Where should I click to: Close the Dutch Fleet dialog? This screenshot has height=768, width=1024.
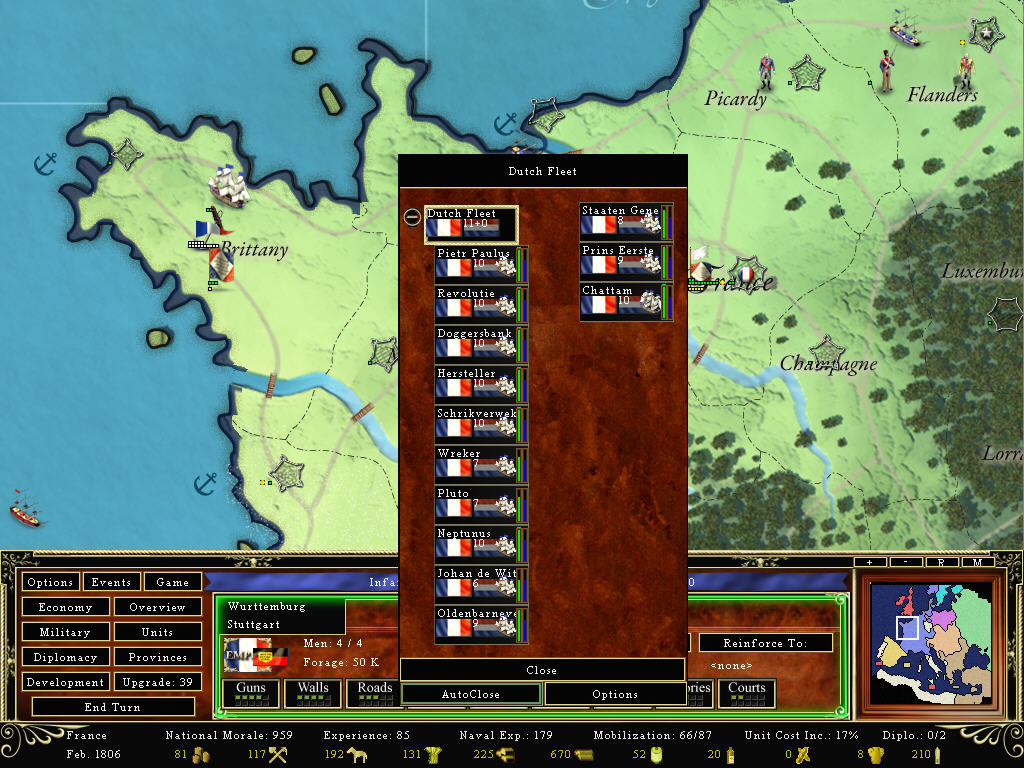tap(542, 670)
